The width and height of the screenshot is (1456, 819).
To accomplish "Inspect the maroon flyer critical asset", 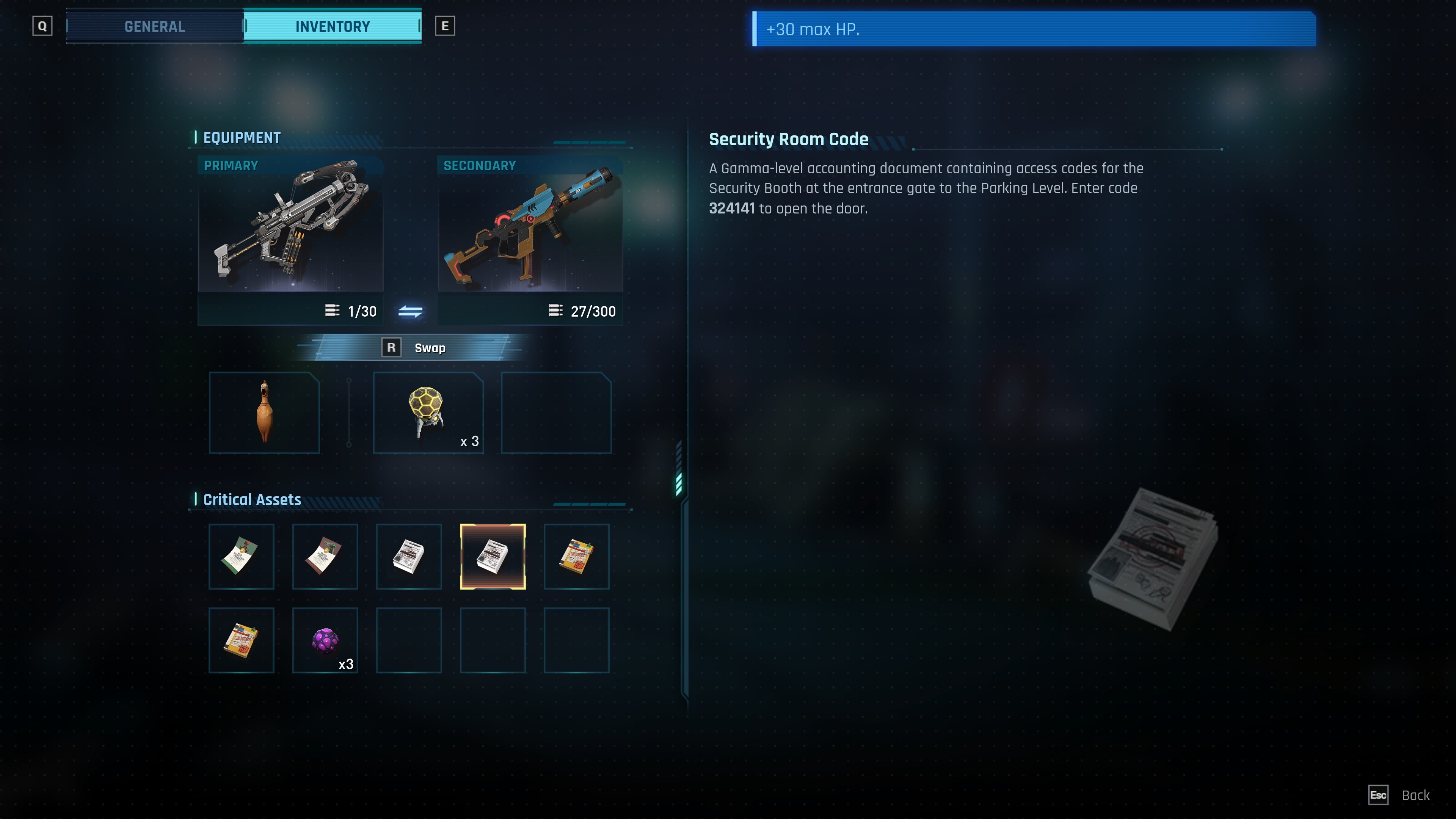I will [325, 556].
